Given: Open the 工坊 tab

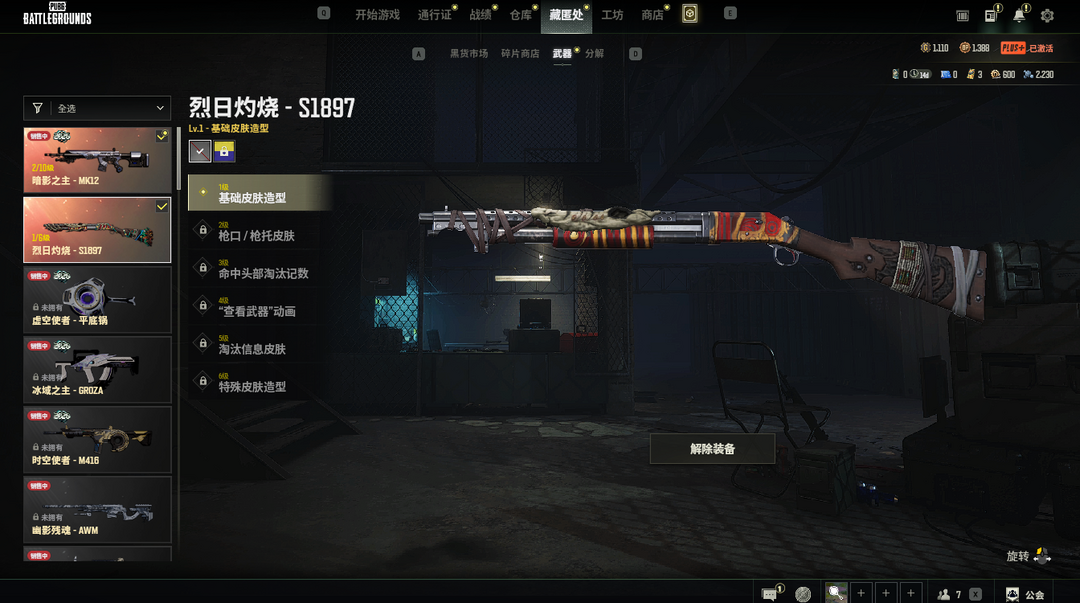Looking at the screenshot, I should click(612, 15).
